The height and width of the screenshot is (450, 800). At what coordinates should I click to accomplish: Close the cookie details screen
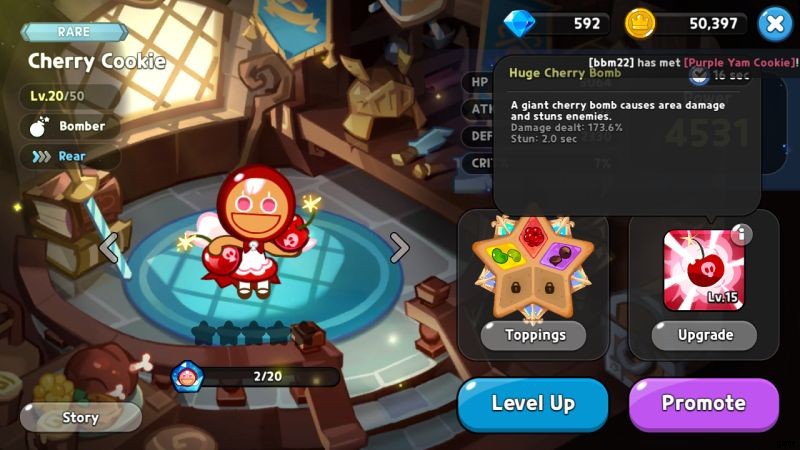pos(774,23)
